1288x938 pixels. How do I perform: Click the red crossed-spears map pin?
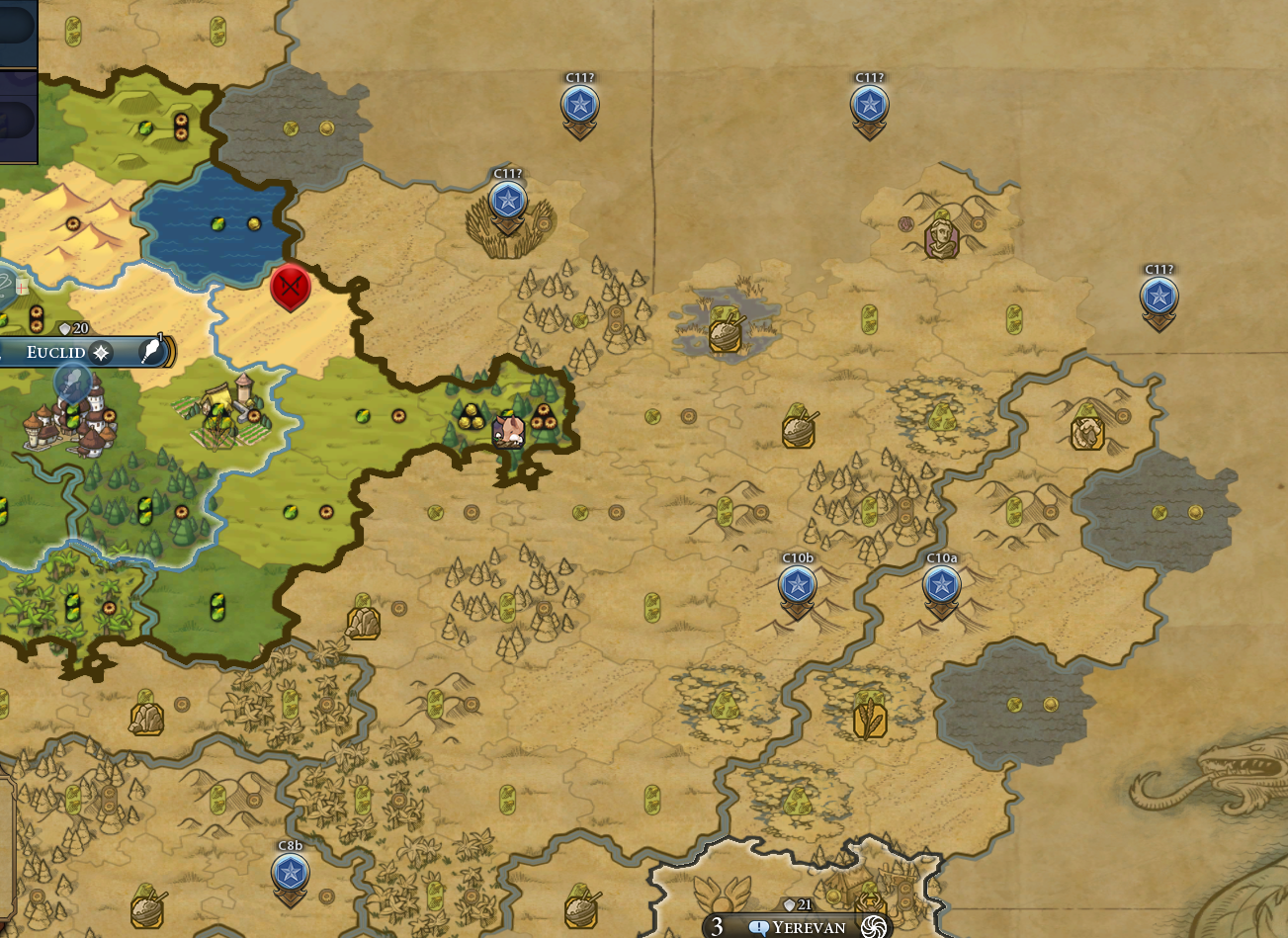coord(291,288)
